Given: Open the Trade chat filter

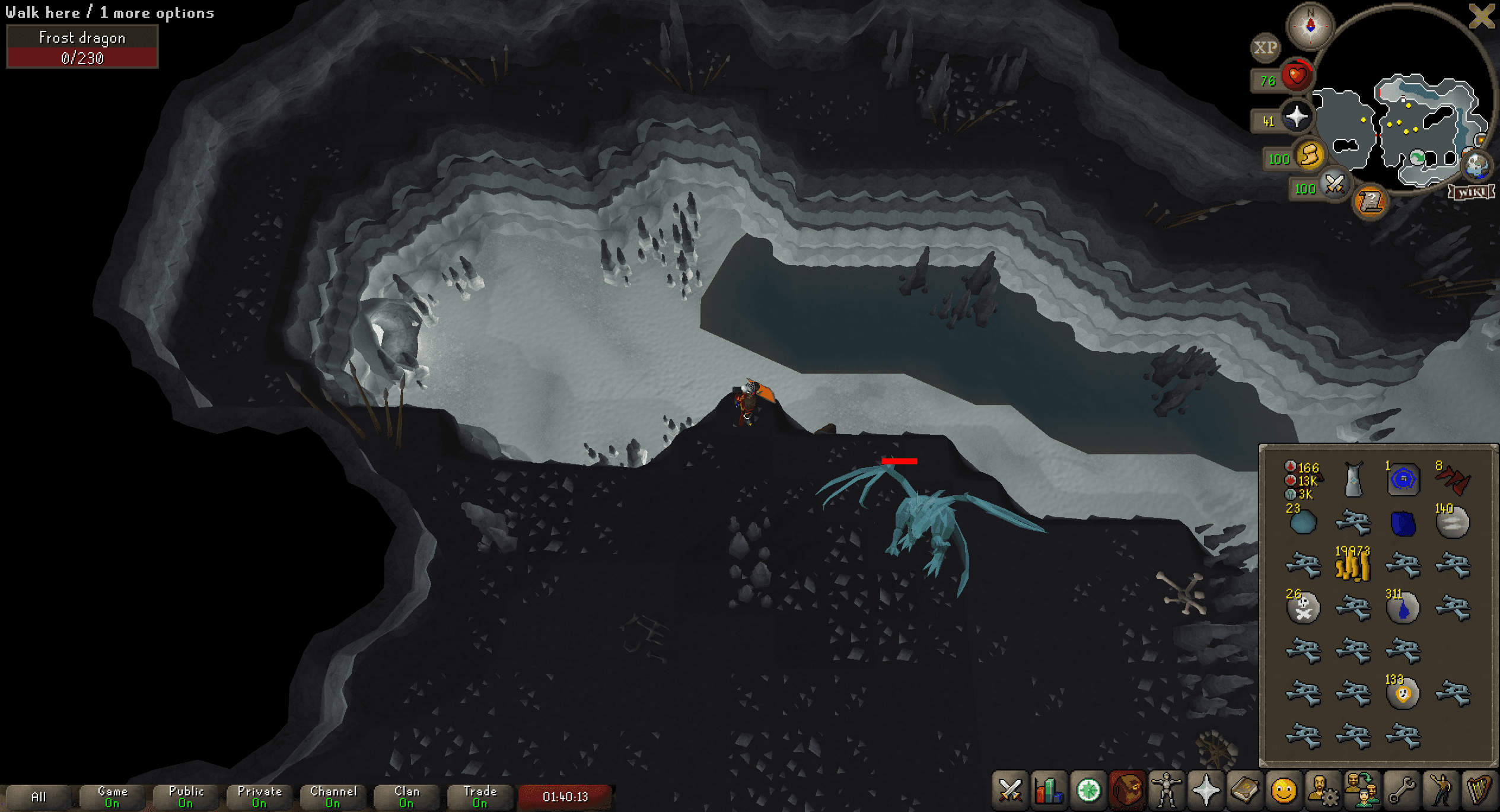Looking at the screenshot, I should 479,795.
